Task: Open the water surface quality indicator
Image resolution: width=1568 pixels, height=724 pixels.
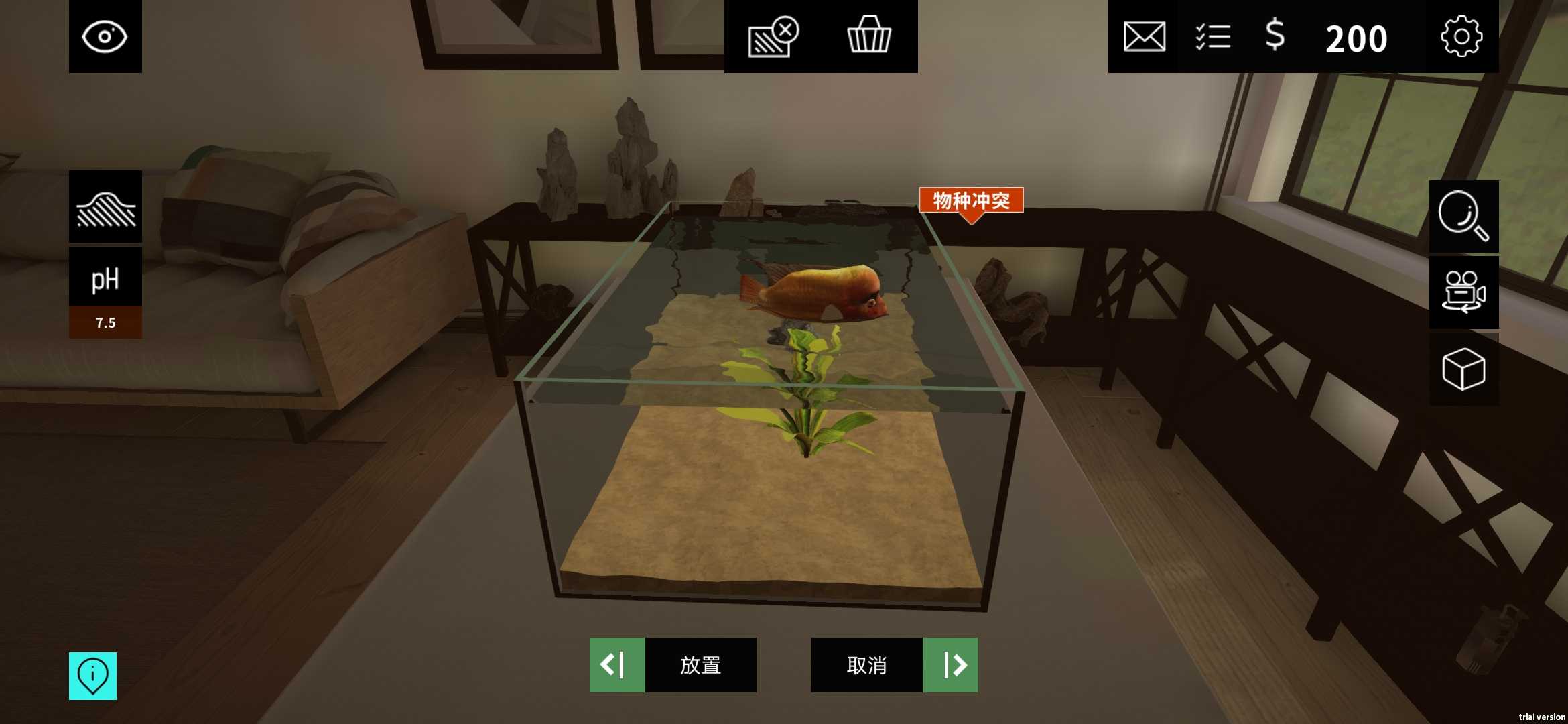Action: click(x=105, y=206)
